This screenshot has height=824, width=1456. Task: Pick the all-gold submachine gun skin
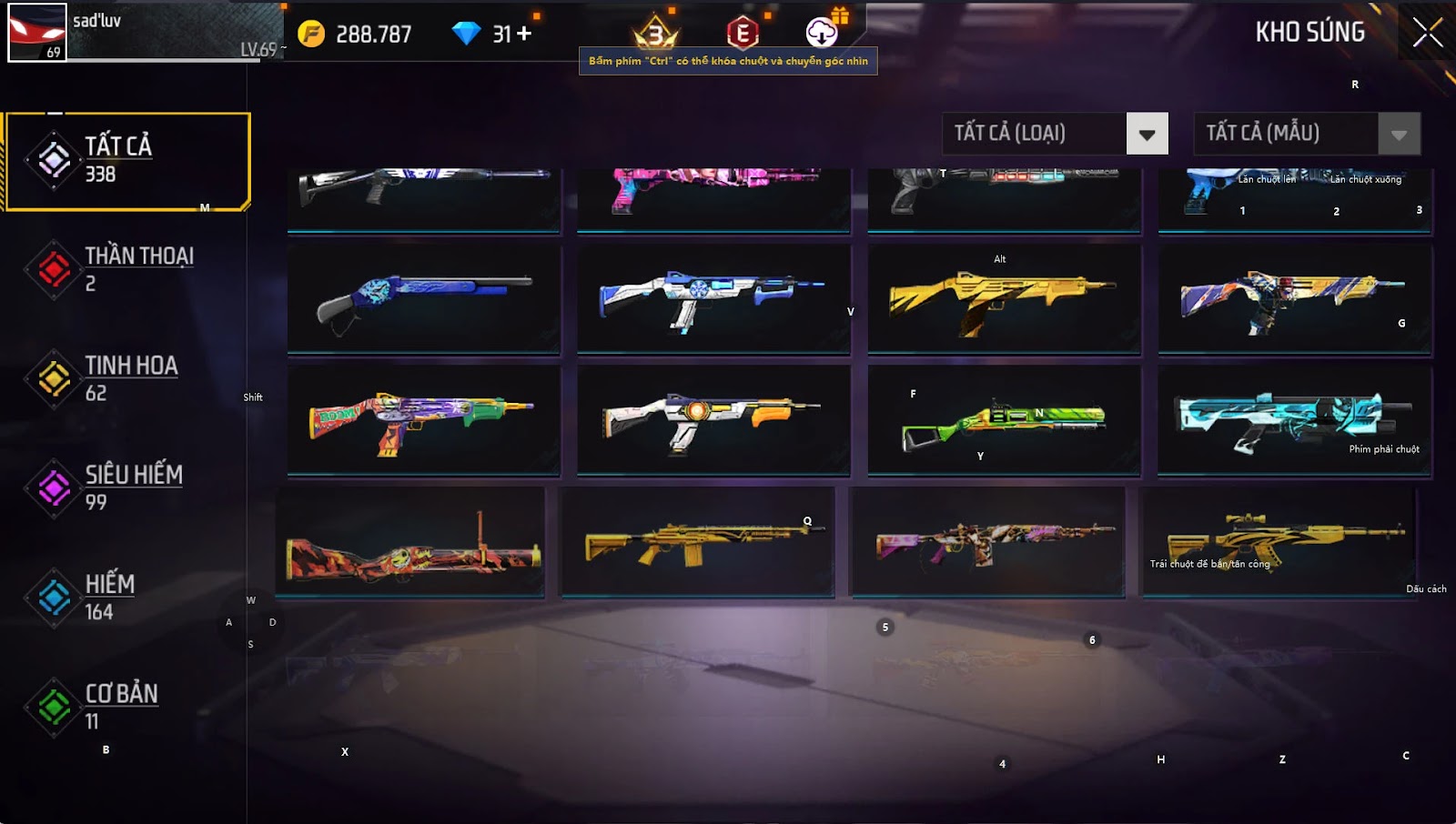pyautogui.click(x=1004, y=297)
